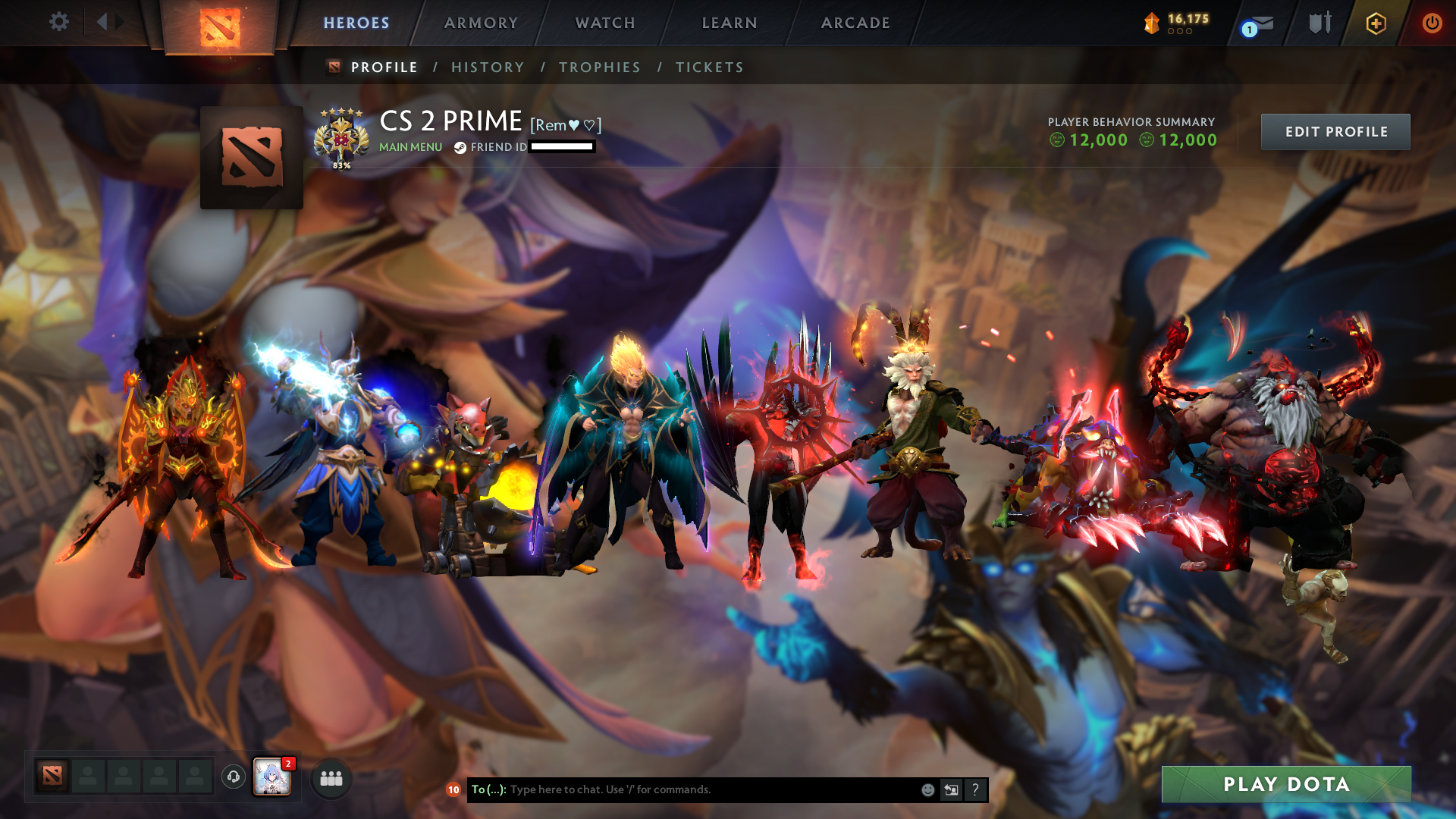Open the settings gear icon
The height and width of the screenshot is (819, 1456).
(59, 22)
